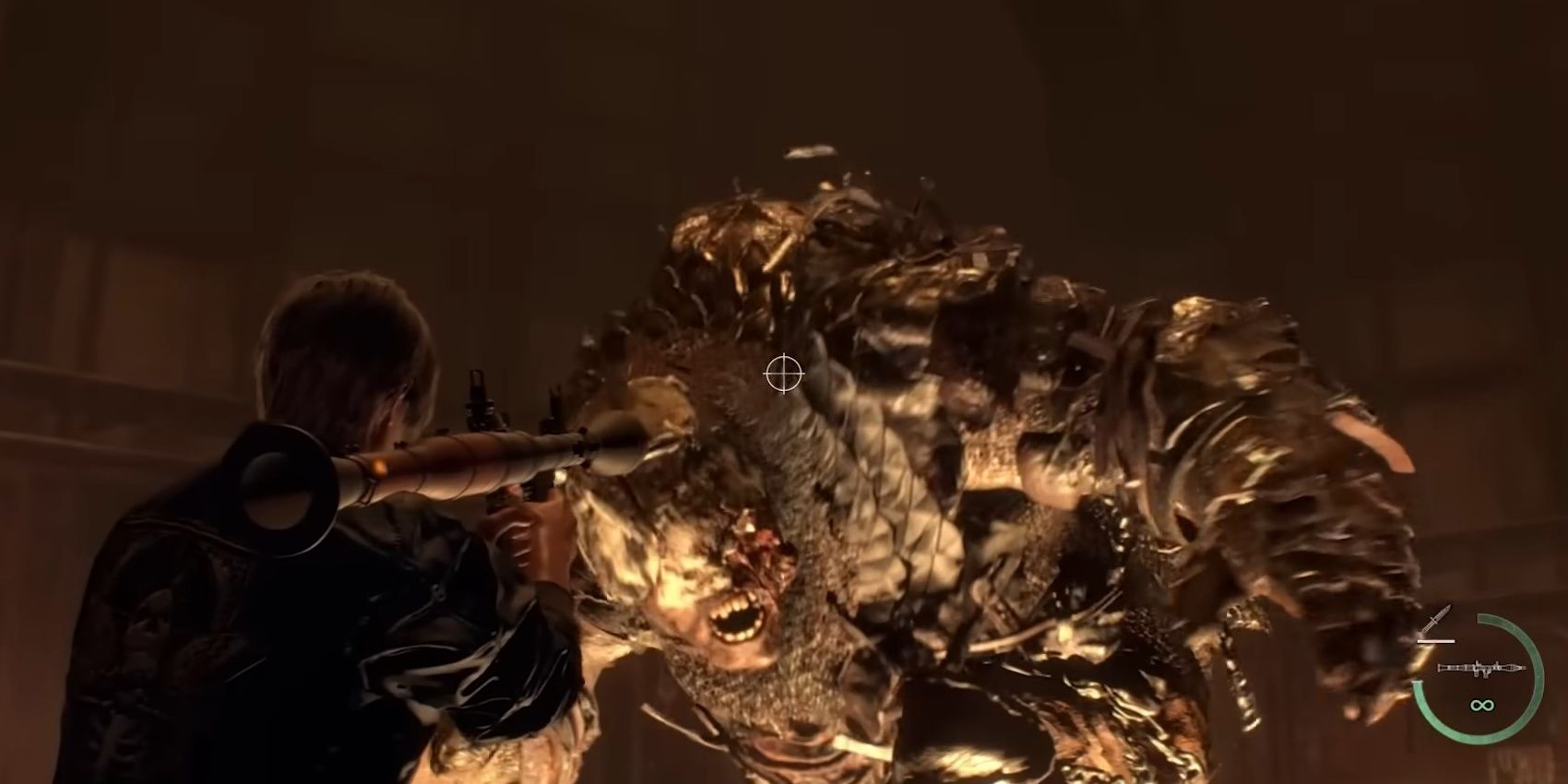Image resolution: width=1568 pixels, height=784 pixels.
Task: Click the green infinity ammo symbol
Action: 1481,705
